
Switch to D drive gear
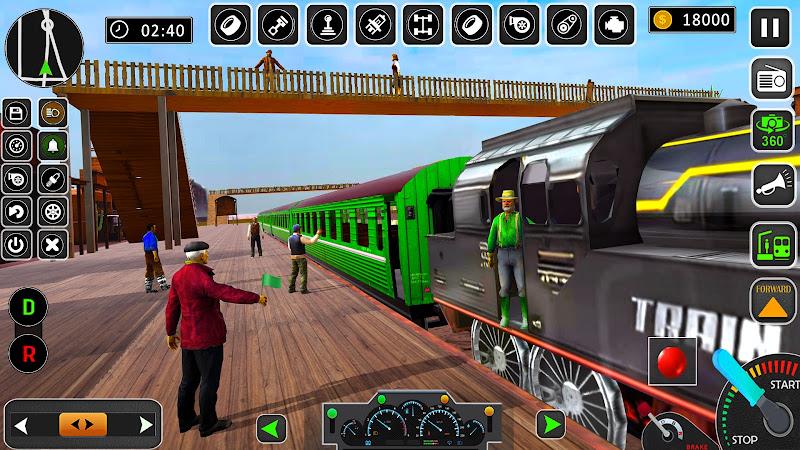click(26, 307)
